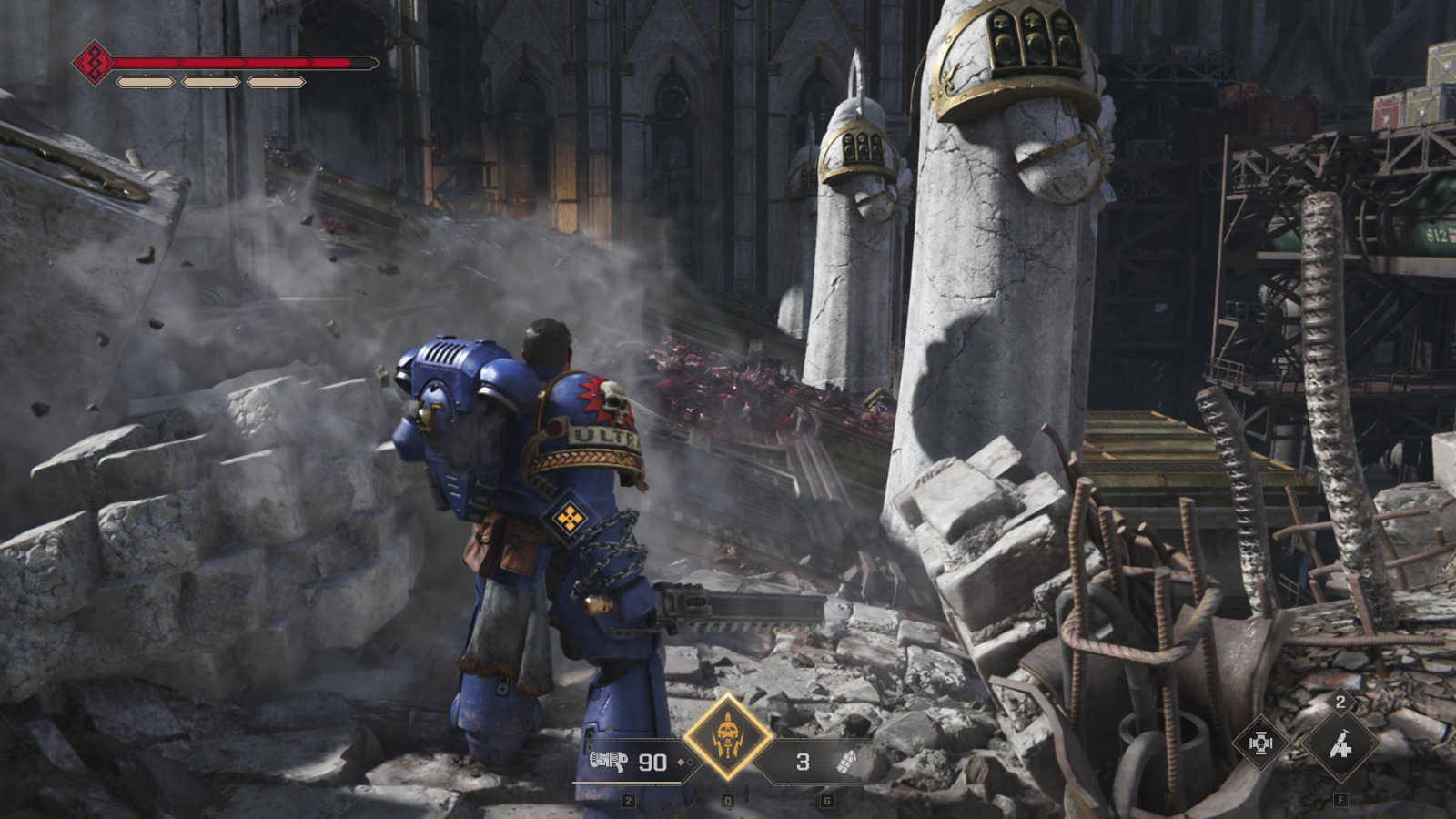Expand the stimm slot via the F keybind box
Screen dimensions: 1456x819
(x=1340, y=800)
